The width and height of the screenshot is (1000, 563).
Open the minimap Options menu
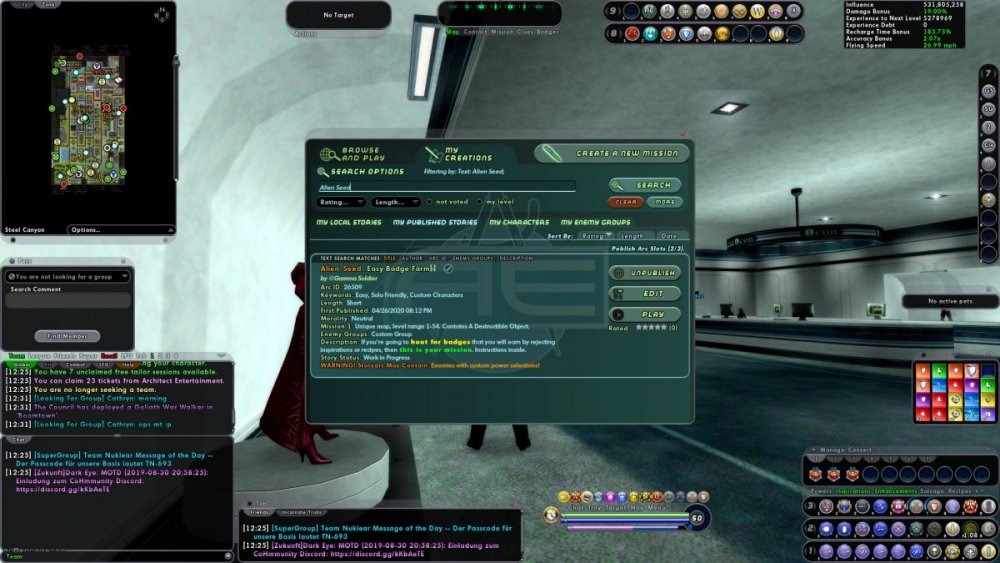[x=99, y=230]
